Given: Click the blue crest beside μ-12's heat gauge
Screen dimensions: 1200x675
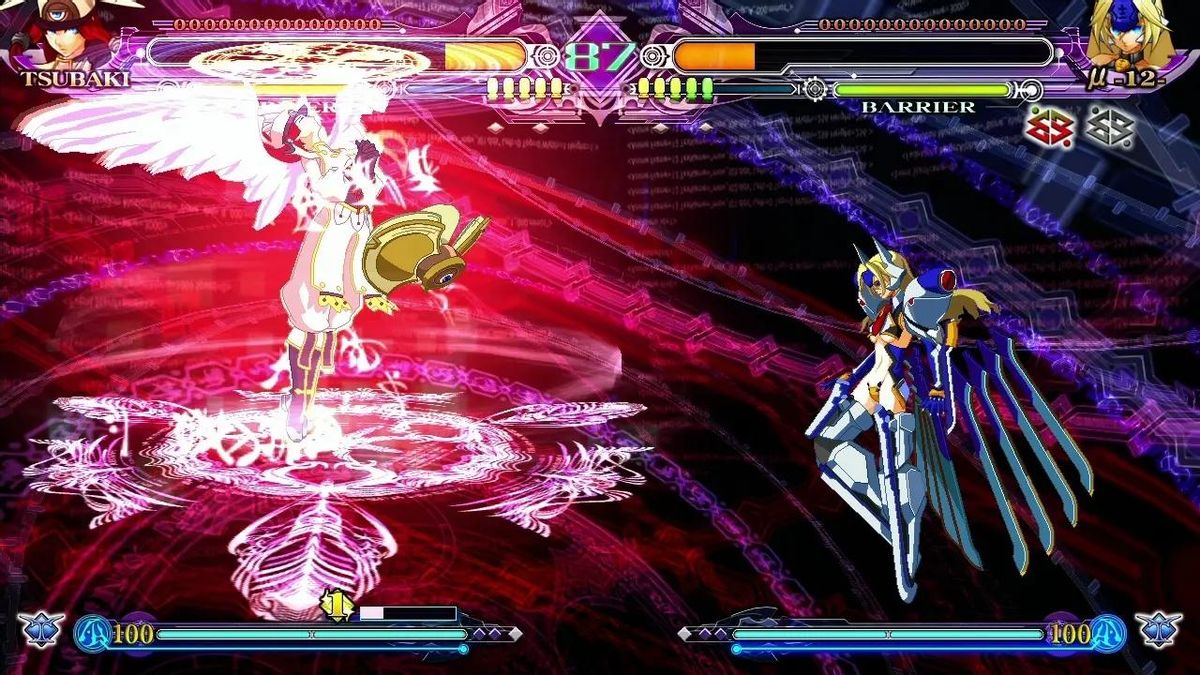Looking at the screenshot, I should click(x=1159, y=631).
